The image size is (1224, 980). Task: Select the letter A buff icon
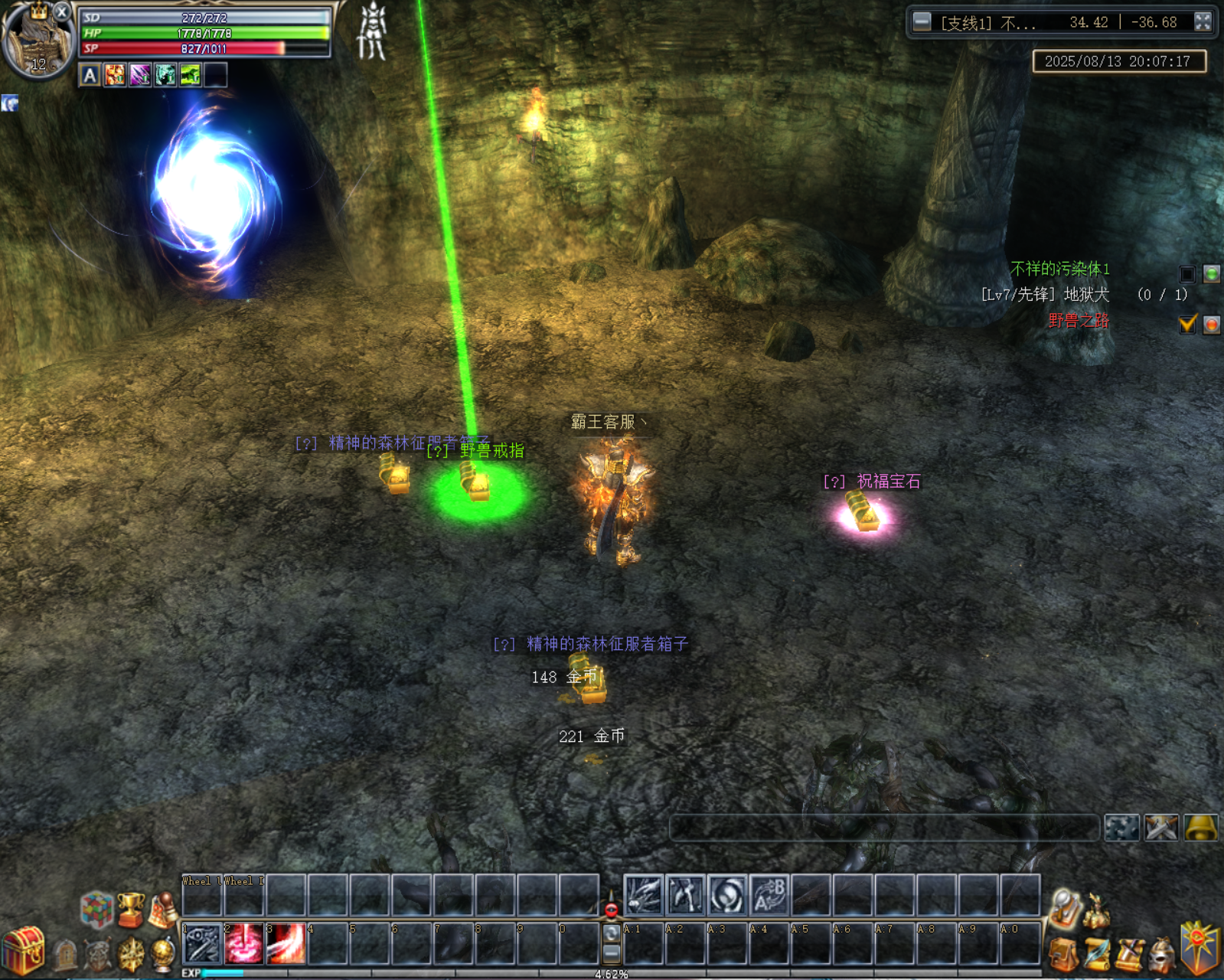coord(90,75)
